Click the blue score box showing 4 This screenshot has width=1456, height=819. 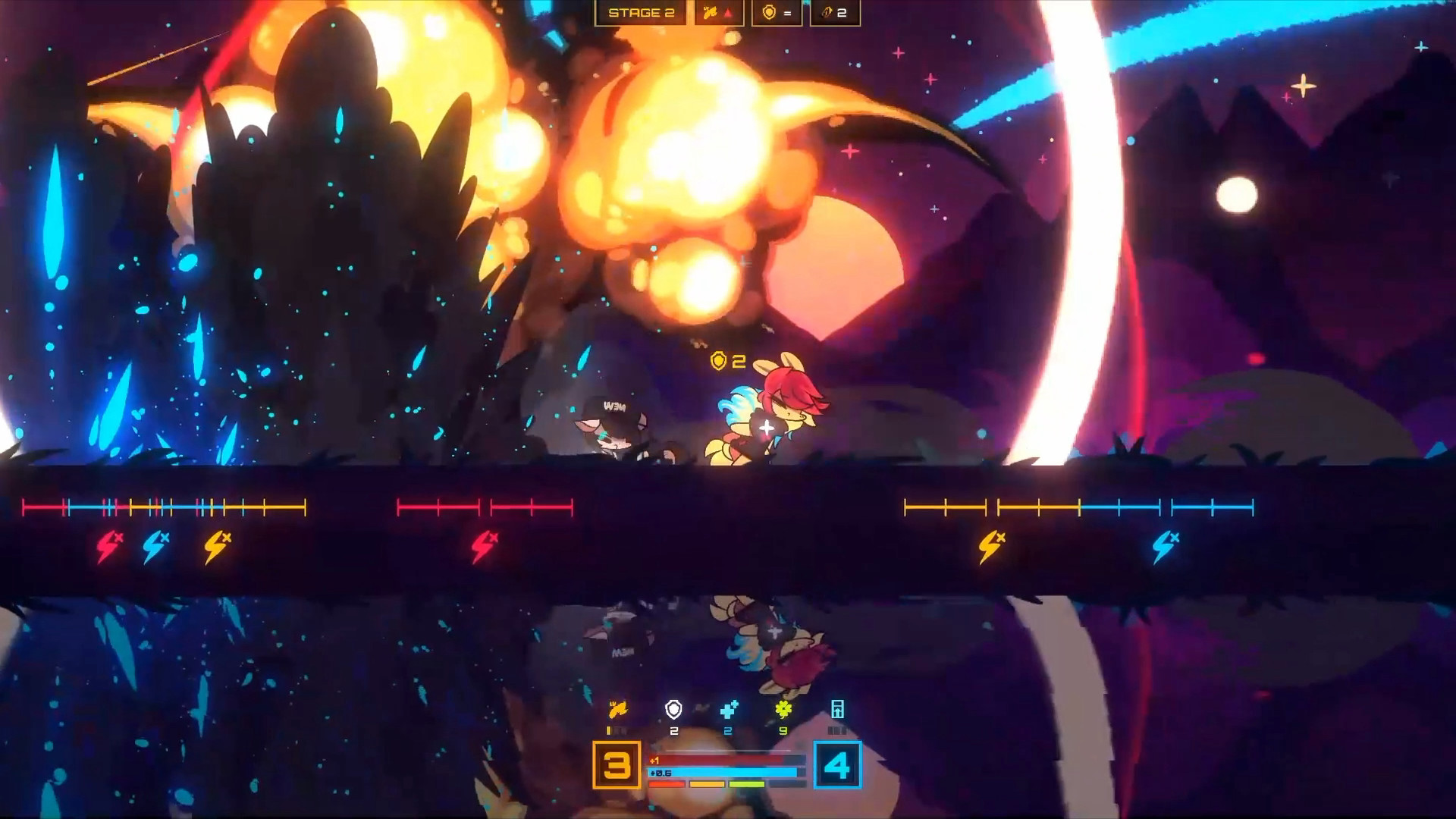[837, 765]
